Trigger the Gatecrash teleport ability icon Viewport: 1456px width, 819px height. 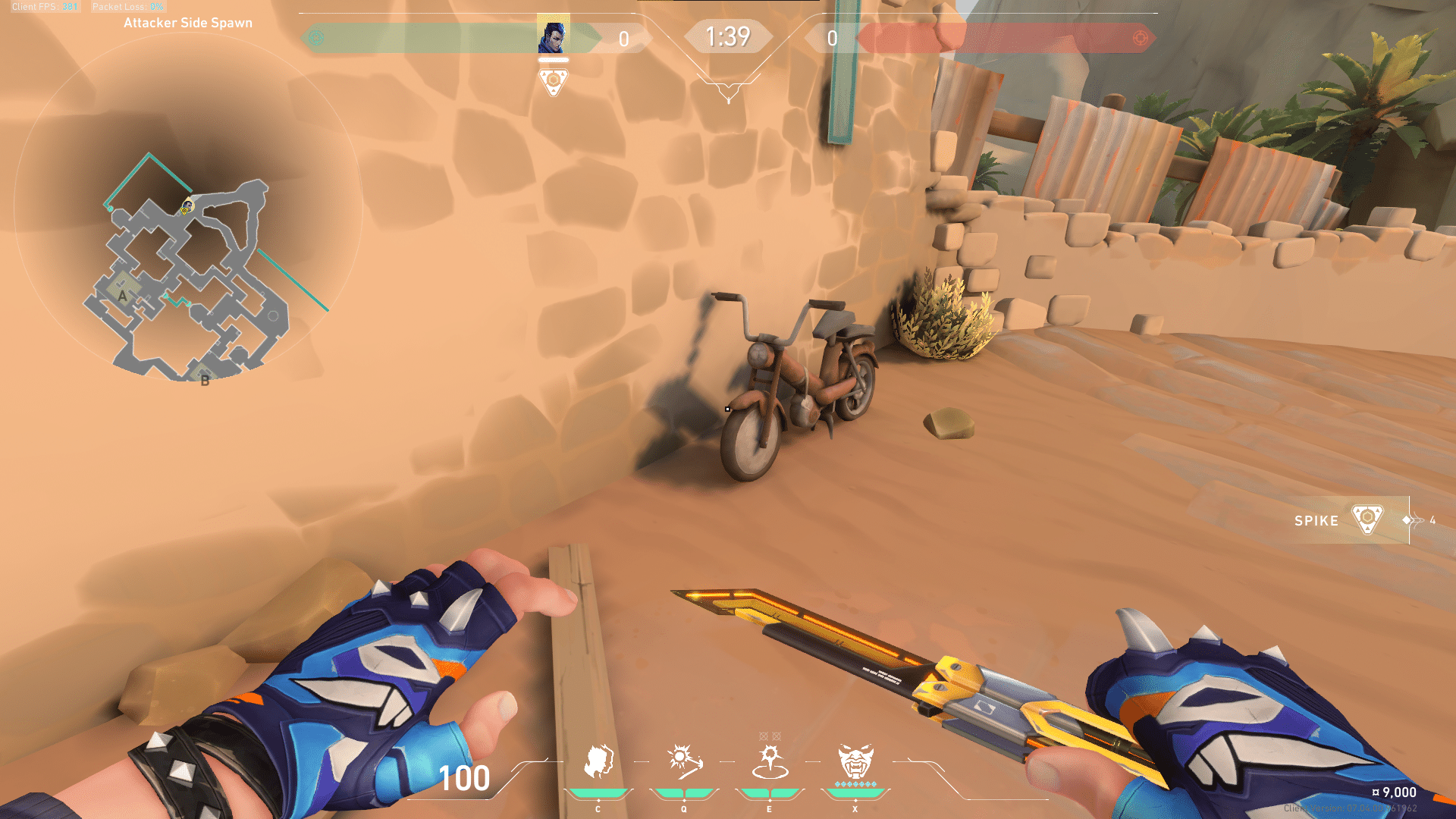pos(770,761)
